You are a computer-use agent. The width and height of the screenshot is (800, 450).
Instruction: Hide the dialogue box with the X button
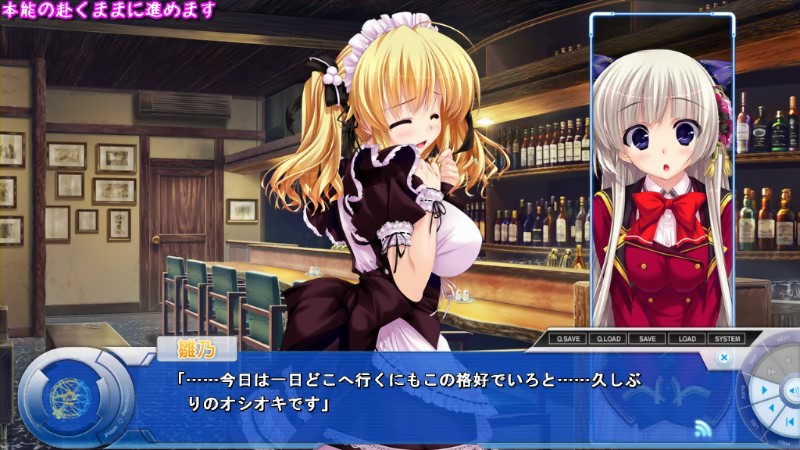(724, 356)
